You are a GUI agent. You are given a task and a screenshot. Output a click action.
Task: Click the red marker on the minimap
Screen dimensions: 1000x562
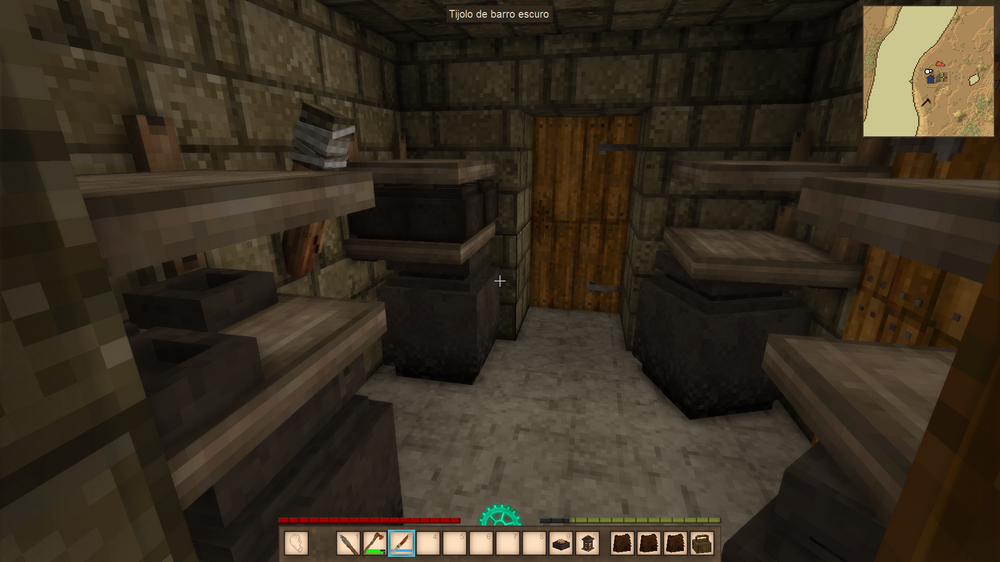pos(941,62)
